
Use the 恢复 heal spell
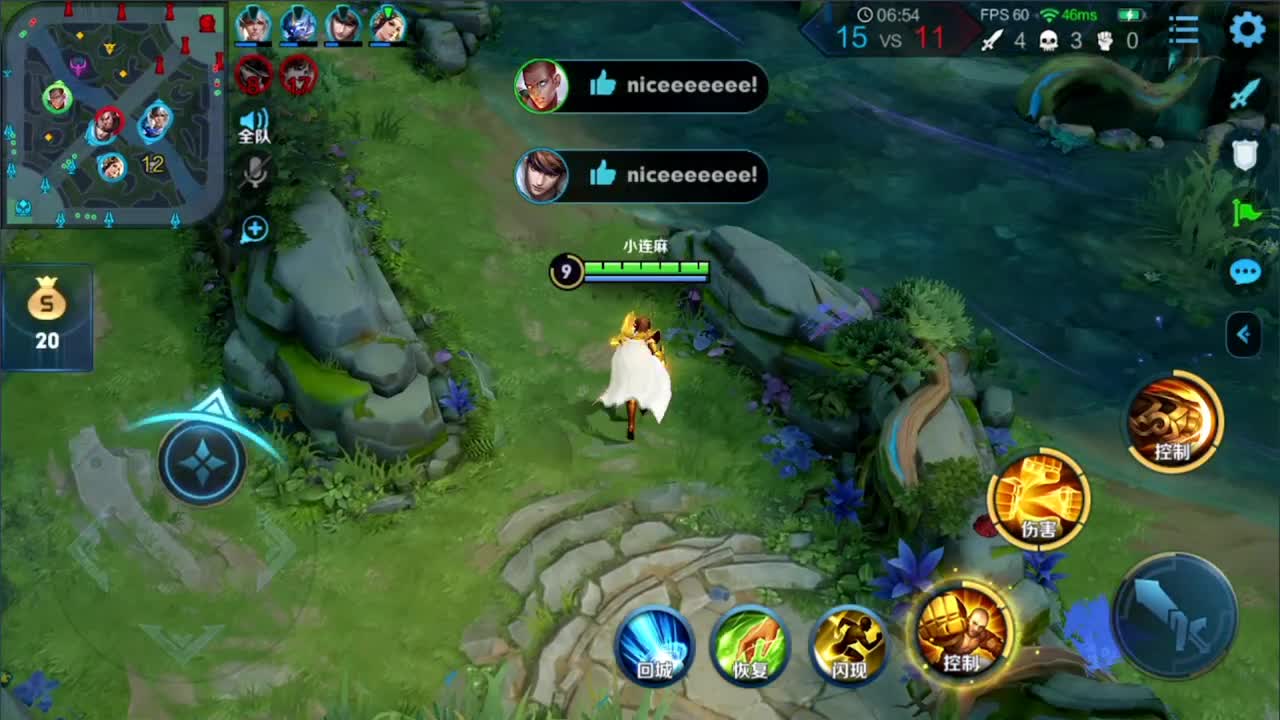(750, 645)
